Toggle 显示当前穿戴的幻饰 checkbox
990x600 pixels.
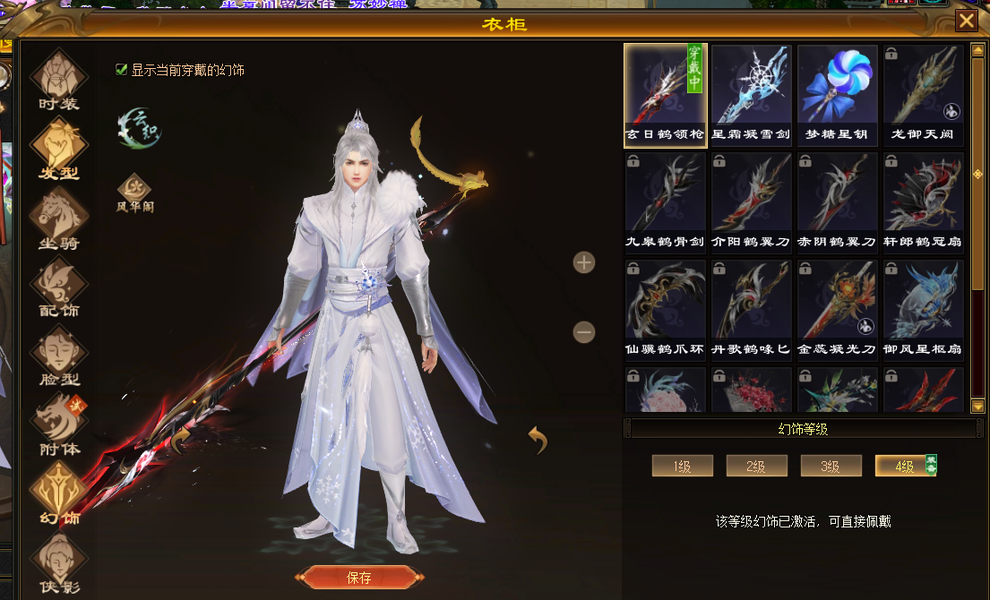coord(122,70)
